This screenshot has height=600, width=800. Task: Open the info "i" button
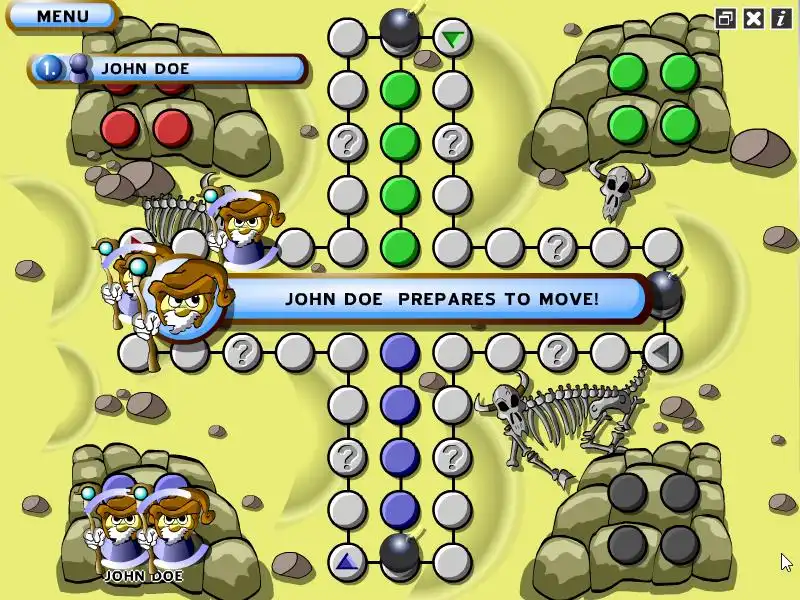coord(780,18)
